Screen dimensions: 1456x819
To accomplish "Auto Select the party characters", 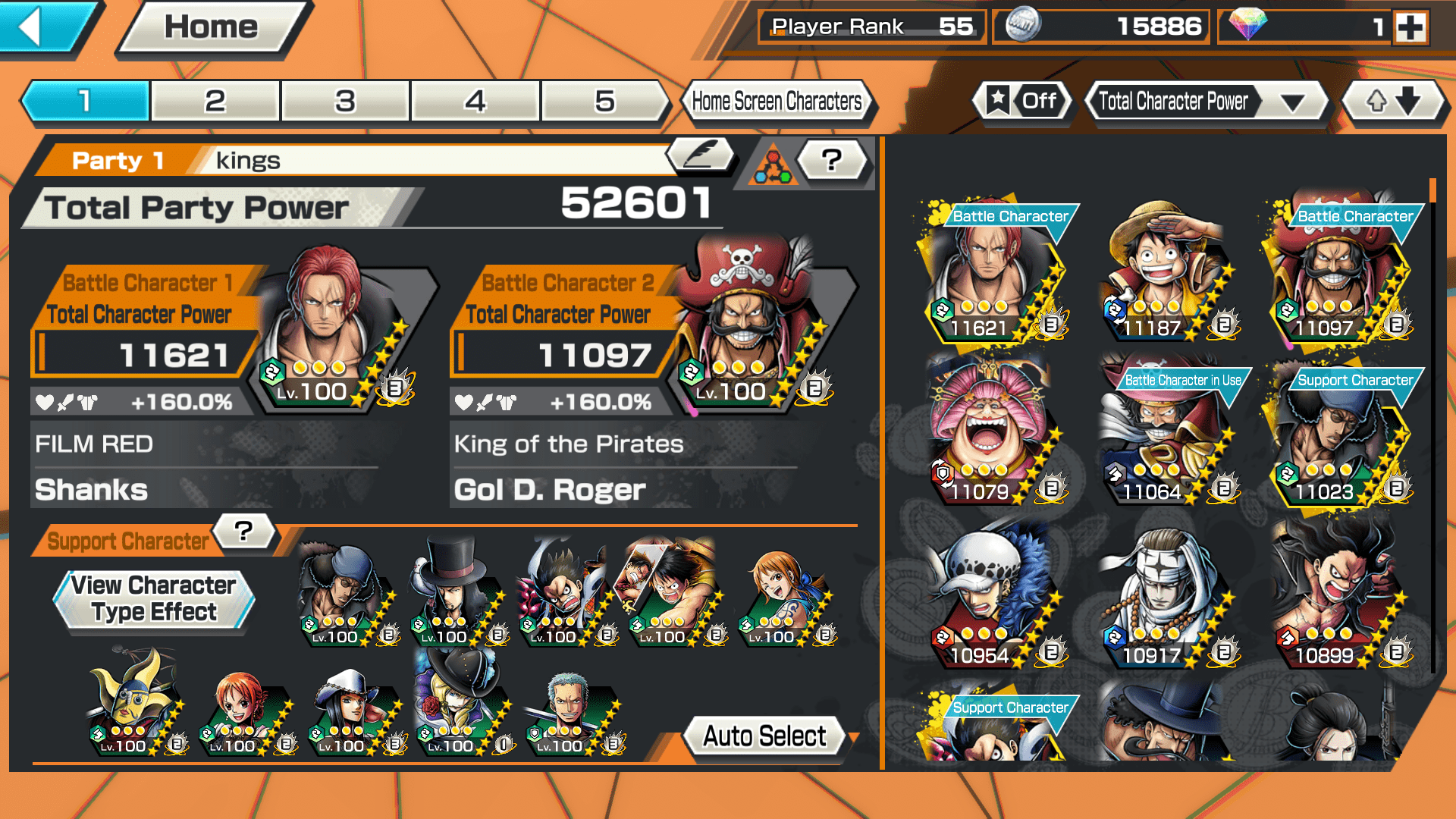I will [764, 736].
